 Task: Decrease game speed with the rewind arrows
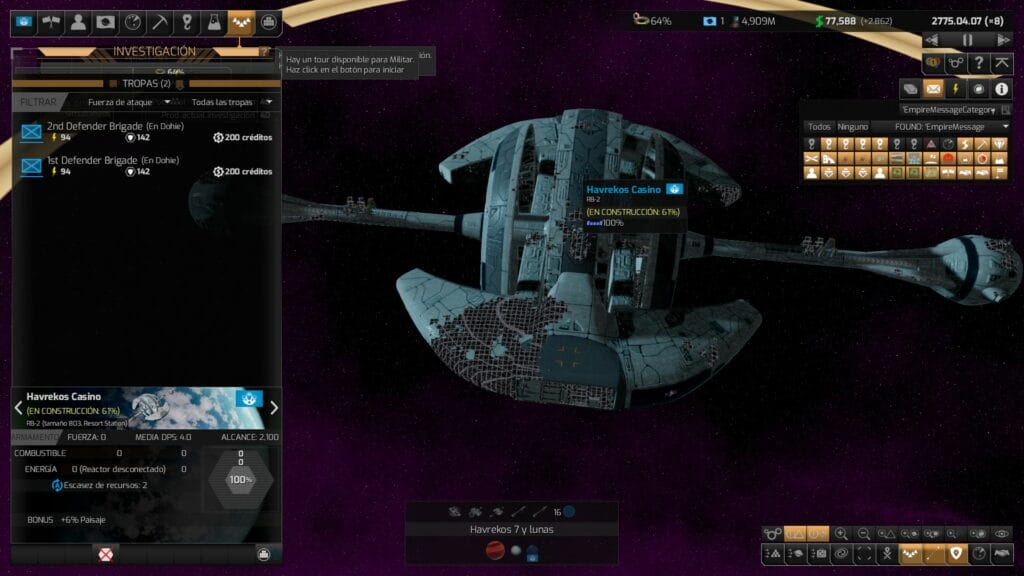(x=933, y=40)
